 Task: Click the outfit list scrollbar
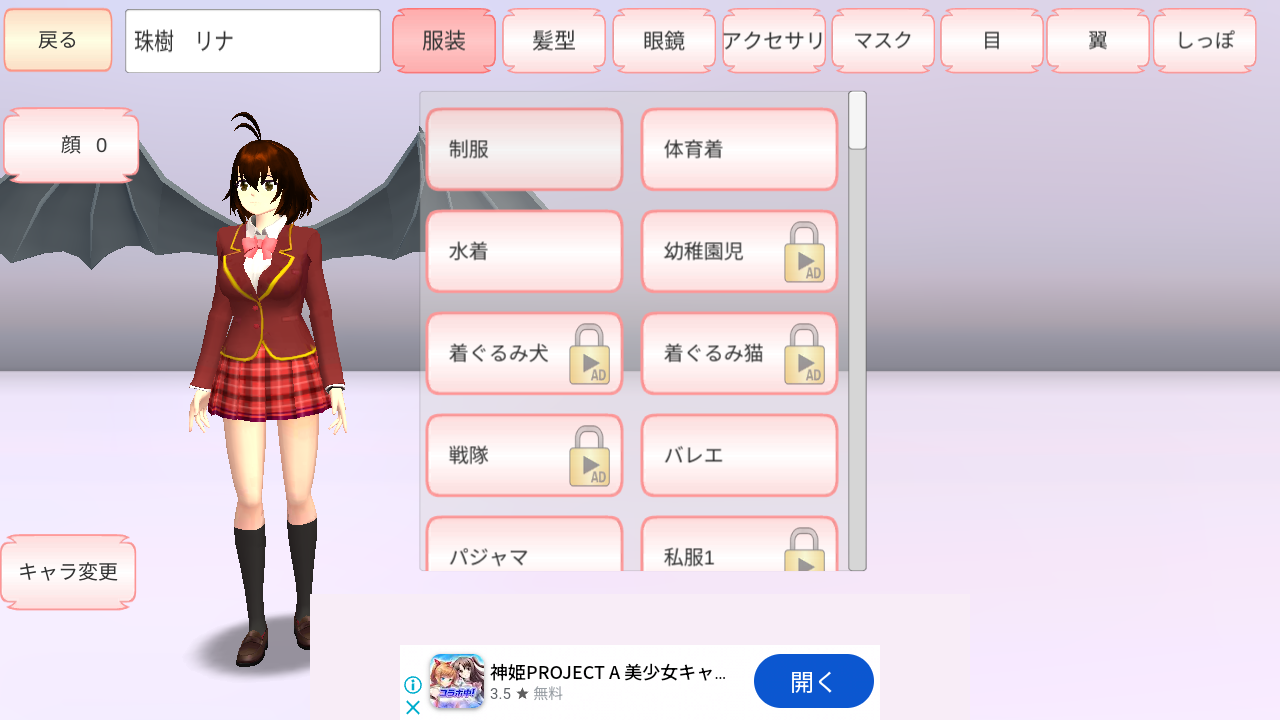click(x=855, y=120)
